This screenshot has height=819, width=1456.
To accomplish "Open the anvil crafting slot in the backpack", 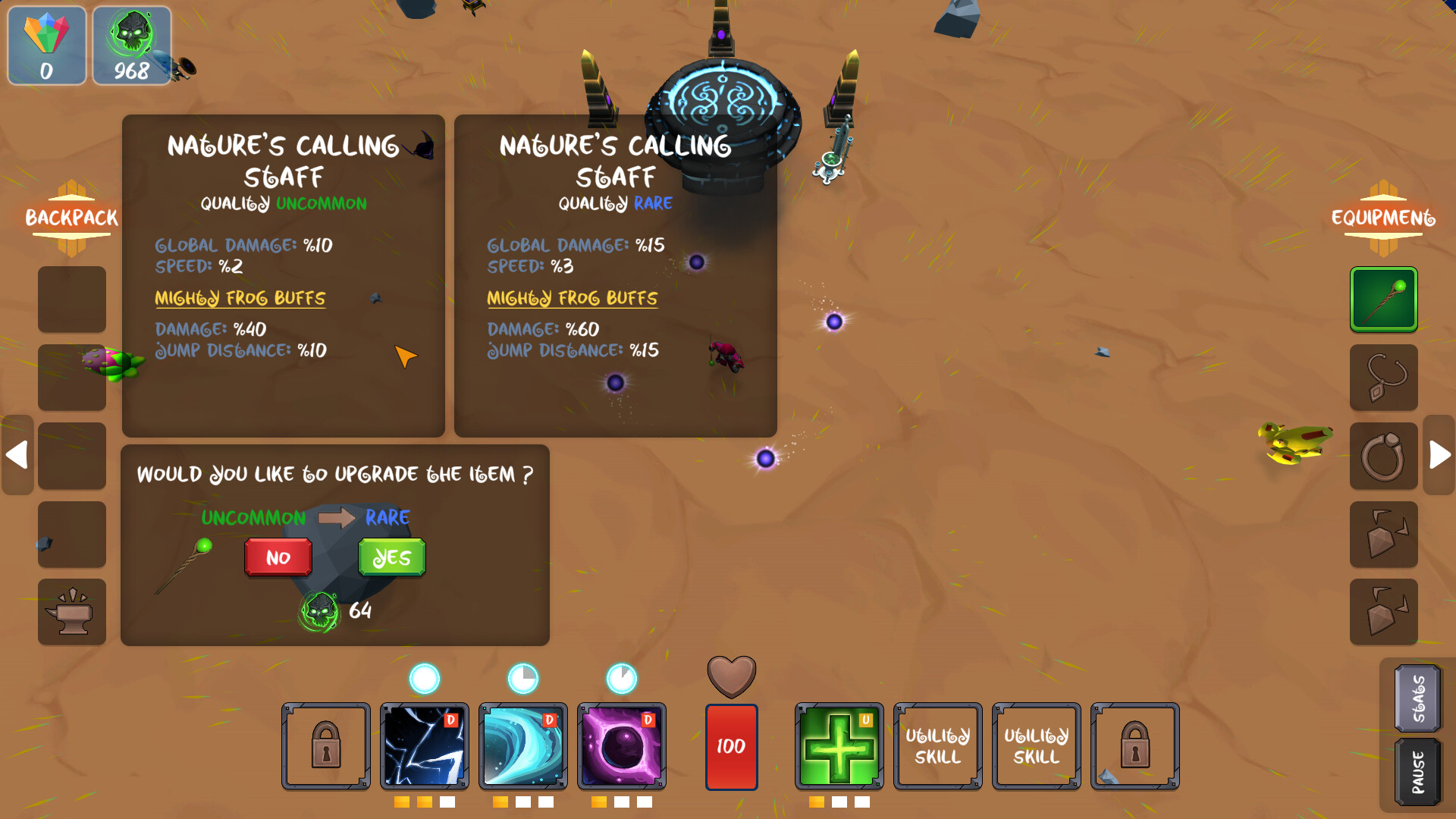I will (x=71, y=611).
